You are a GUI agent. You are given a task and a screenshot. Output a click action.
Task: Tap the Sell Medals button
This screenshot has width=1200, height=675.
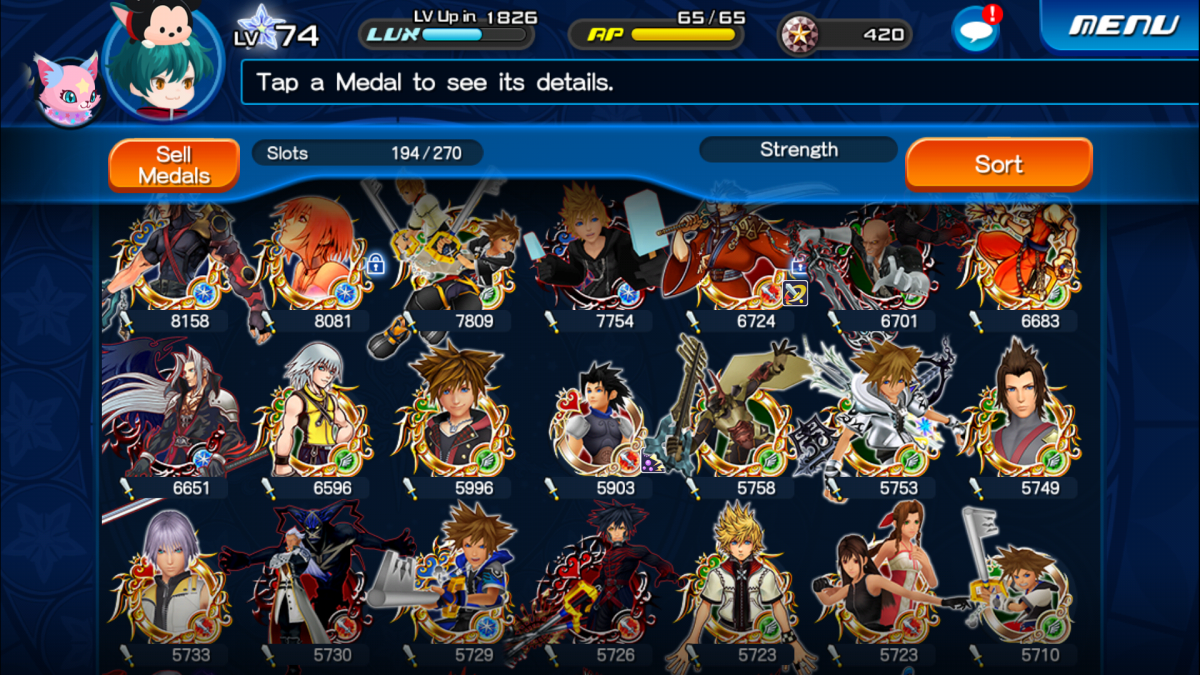coord(174,165)
